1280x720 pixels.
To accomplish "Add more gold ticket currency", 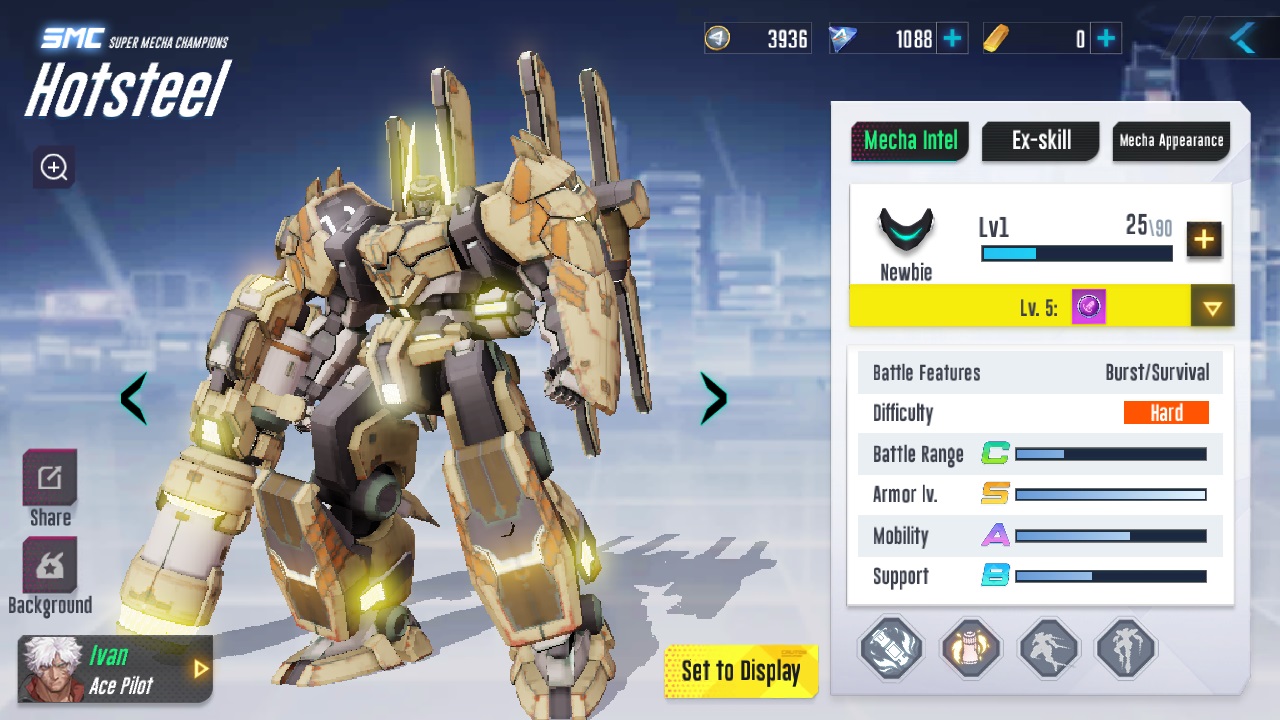I will pos(1106,39).
